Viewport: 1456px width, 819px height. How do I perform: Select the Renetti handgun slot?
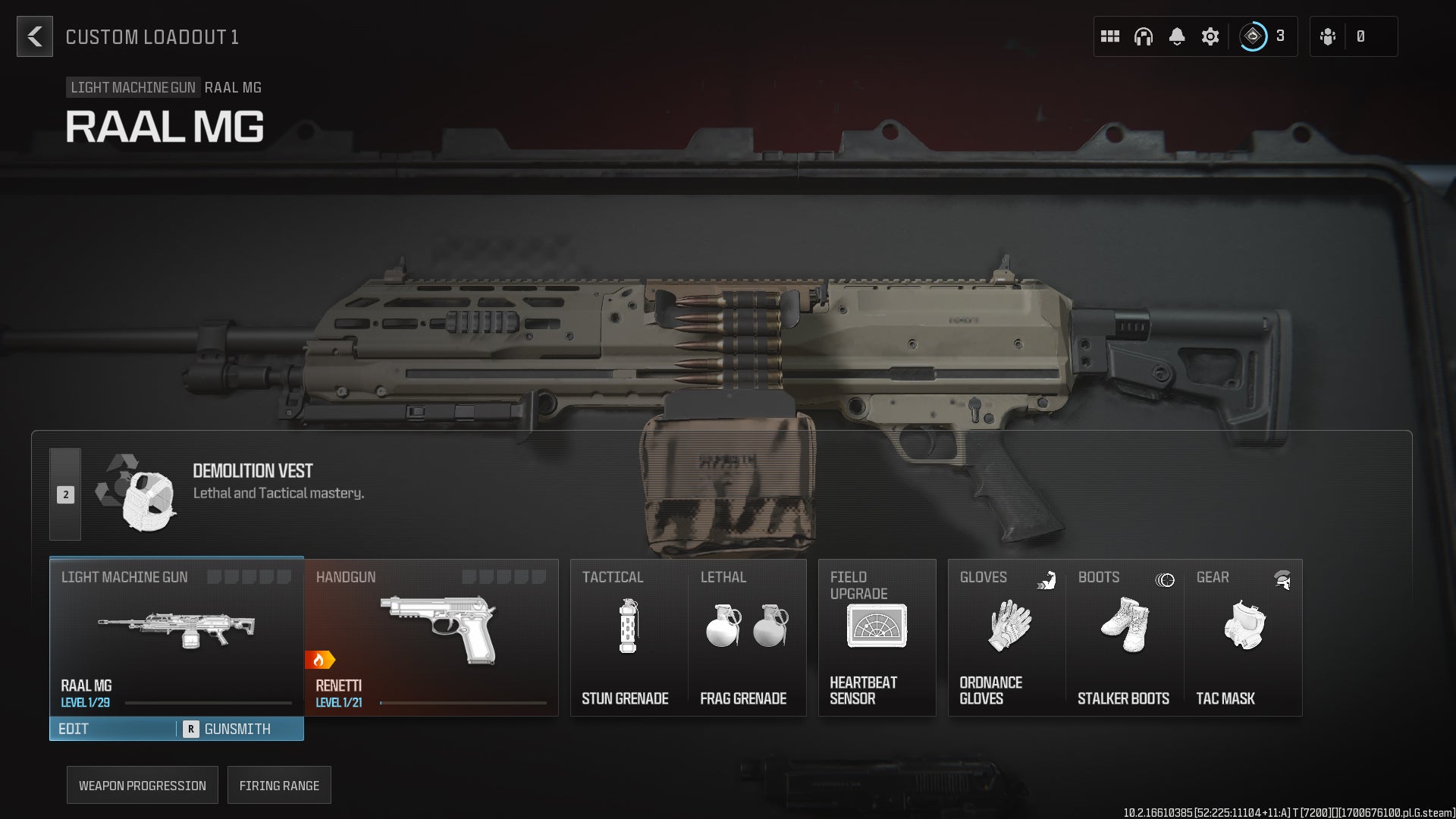[x=431, y=637]
